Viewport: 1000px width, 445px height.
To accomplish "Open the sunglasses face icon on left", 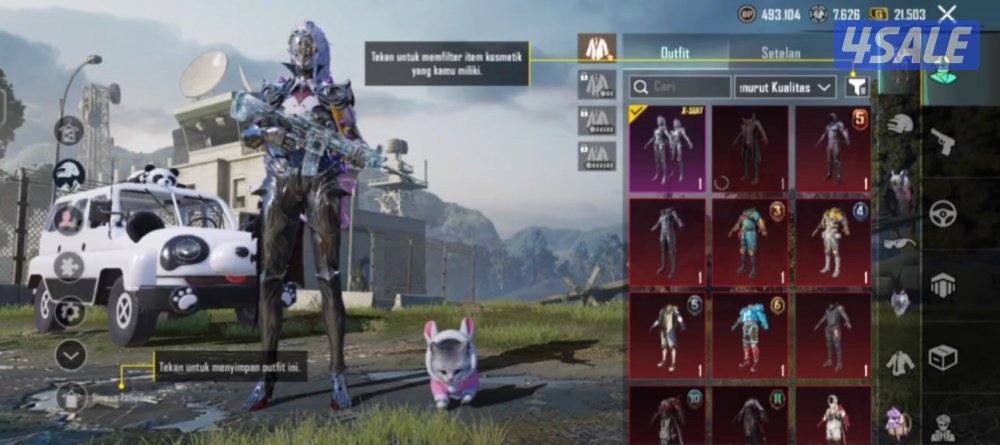I will pyautogui.click(x=69, y=176).
